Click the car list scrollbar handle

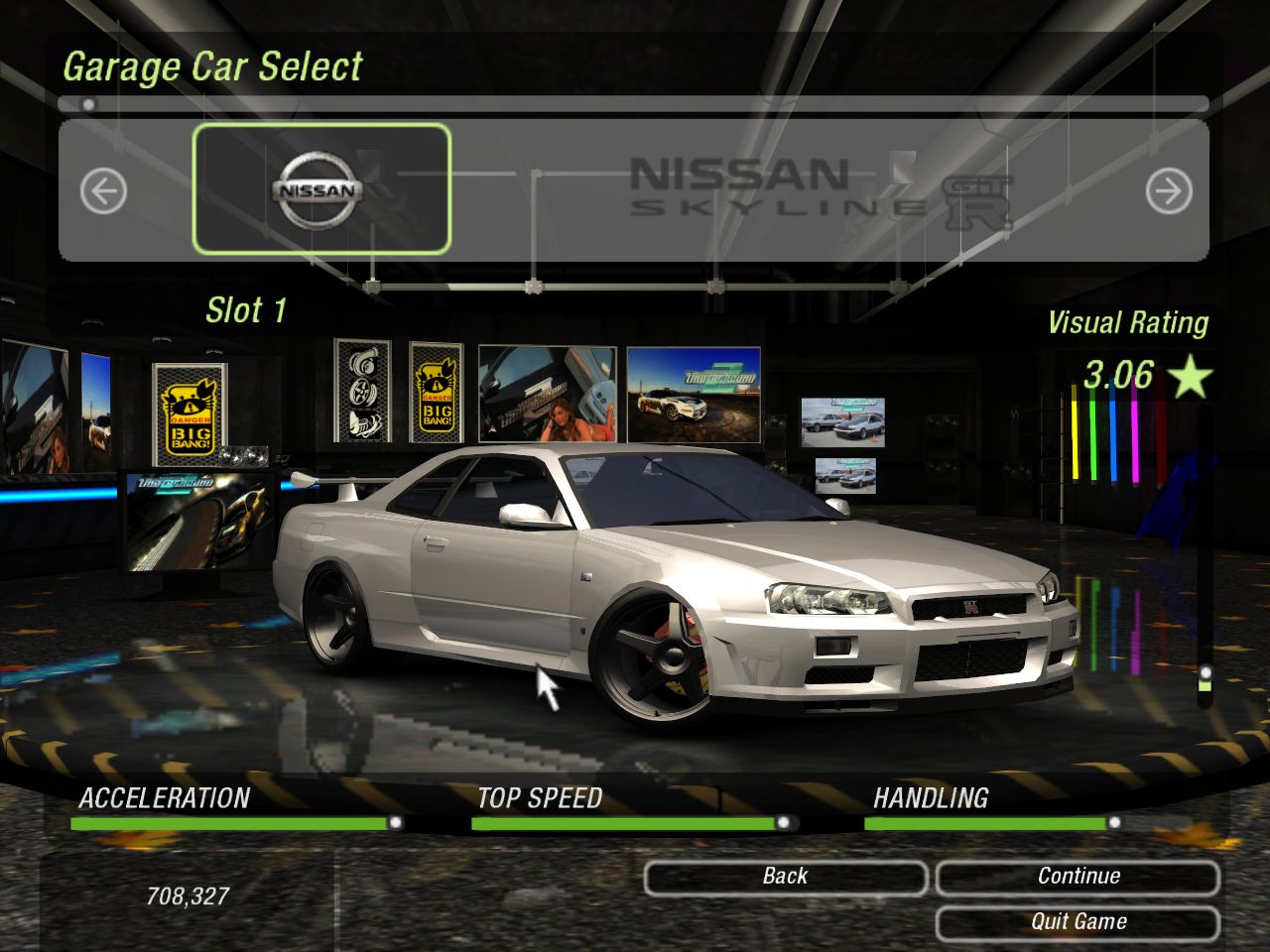(x=88, y=104)
